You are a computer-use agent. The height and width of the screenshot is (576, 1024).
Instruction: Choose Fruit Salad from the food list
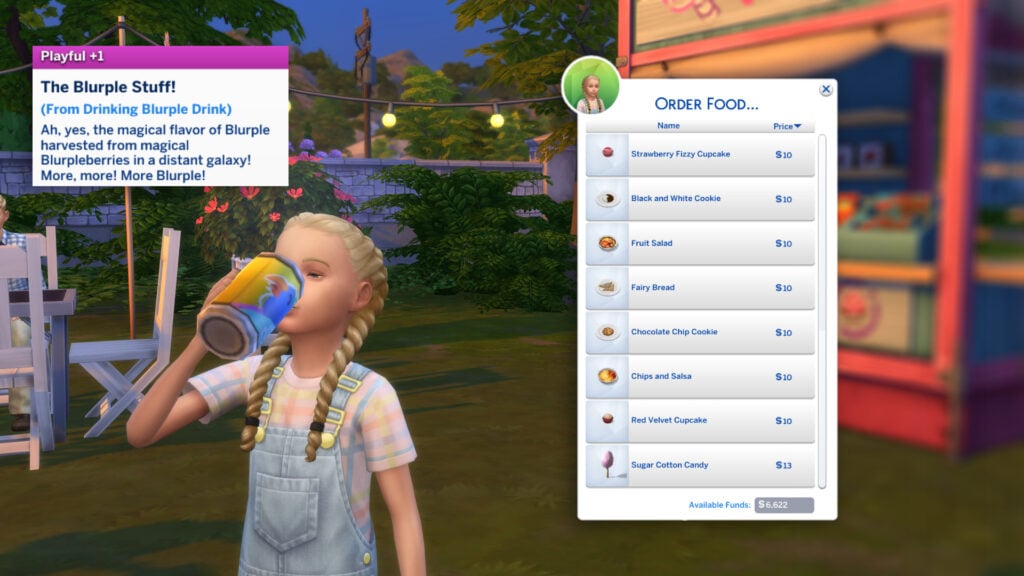click(700, 243)
